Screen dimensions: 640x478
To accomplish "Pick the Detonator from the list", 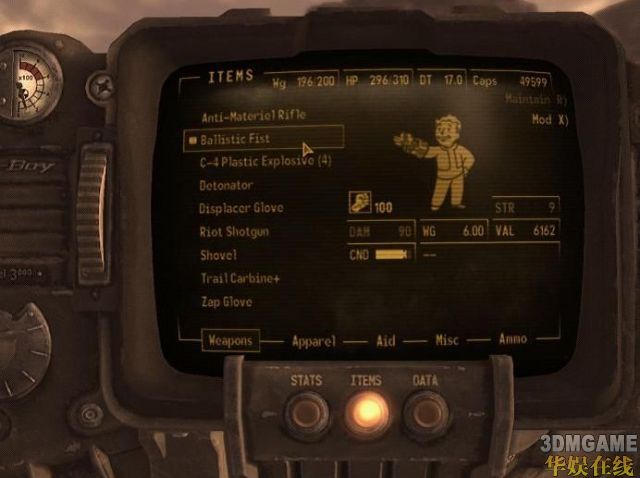I will click(x=226, y=185).
